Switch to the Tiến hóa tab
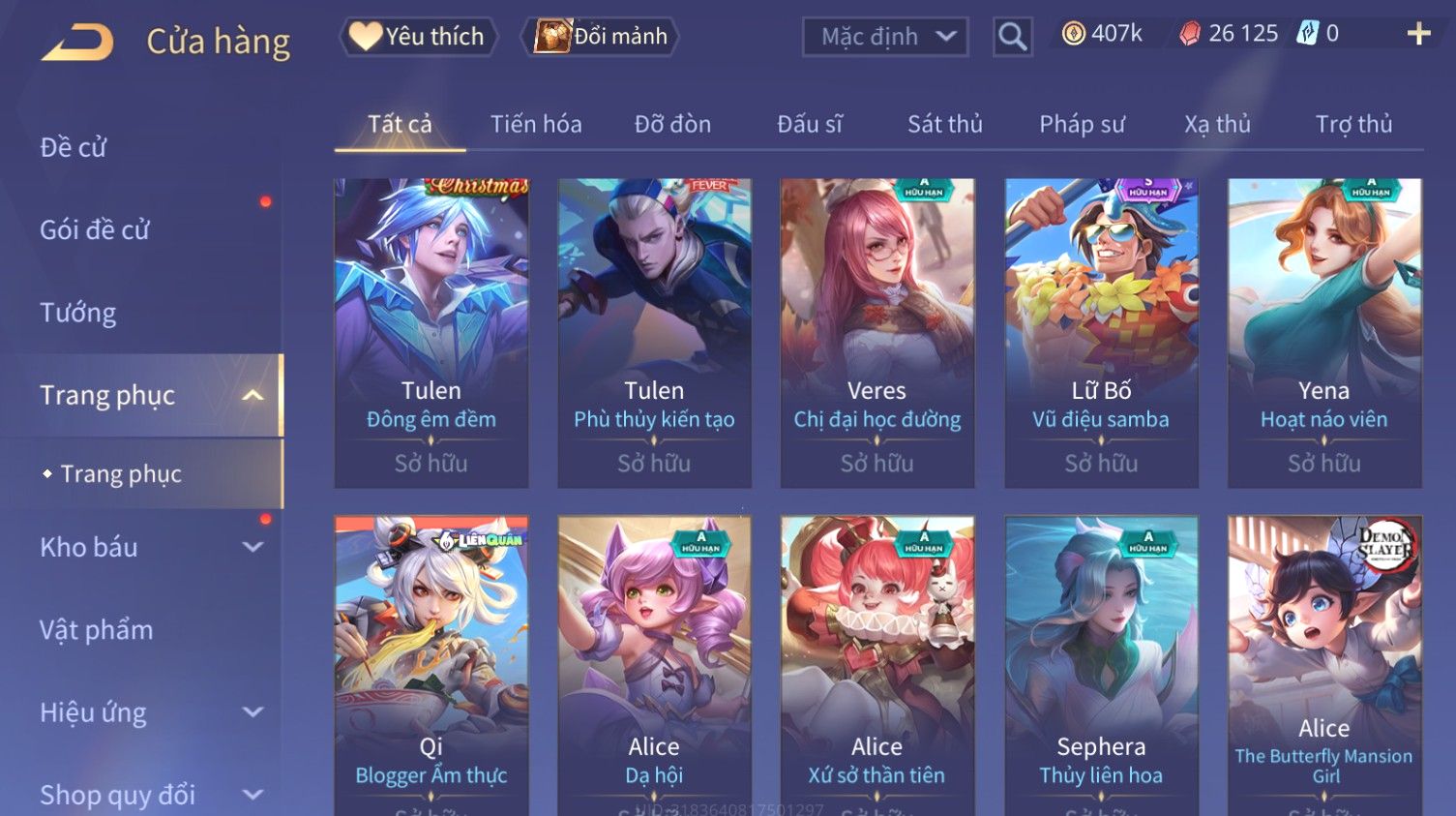This screenshot has height=816, width=1456. click(536, 124)
